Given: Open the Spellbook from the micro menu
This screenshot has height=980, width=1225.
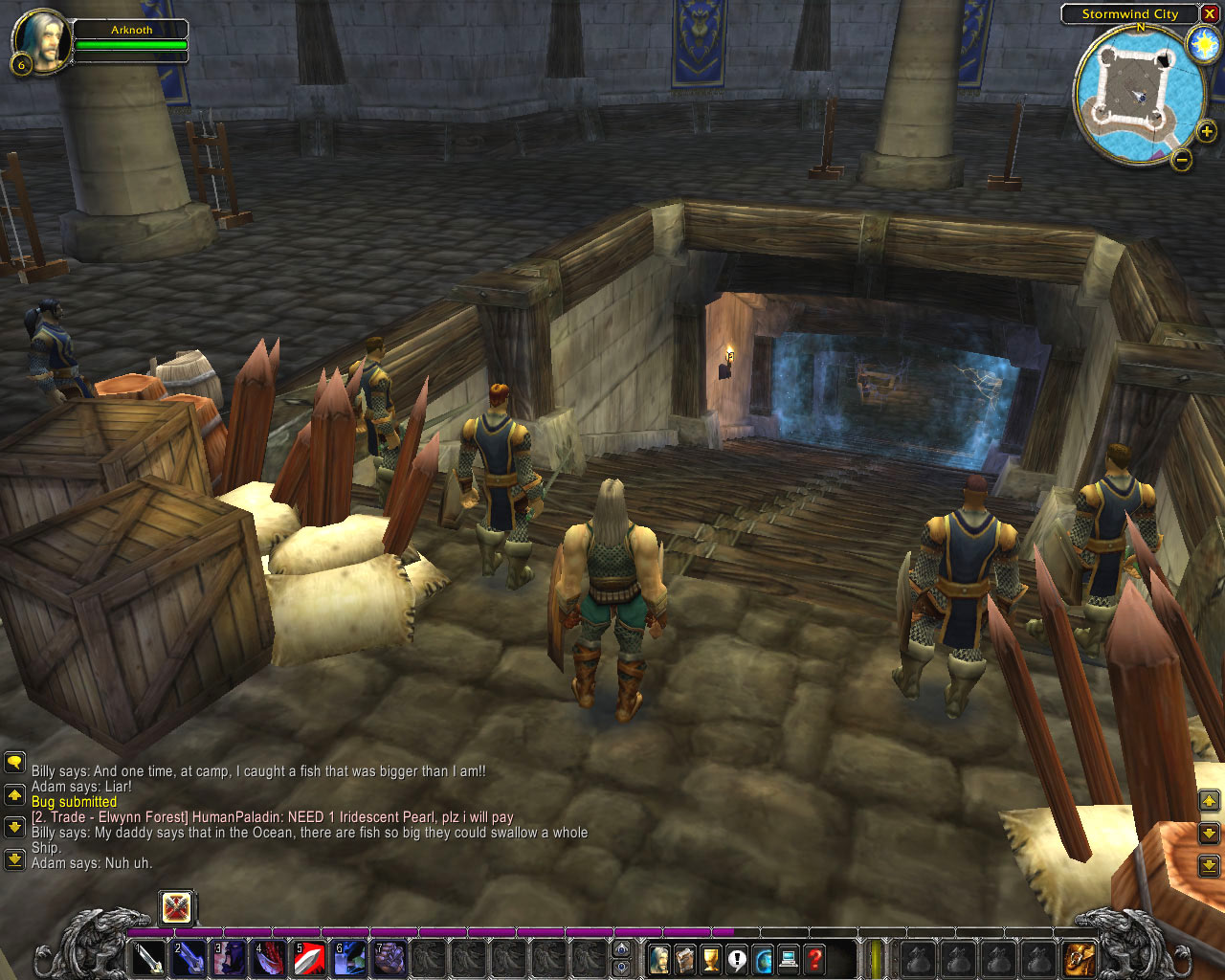Looking at the screenshot, I should [684, 958].
